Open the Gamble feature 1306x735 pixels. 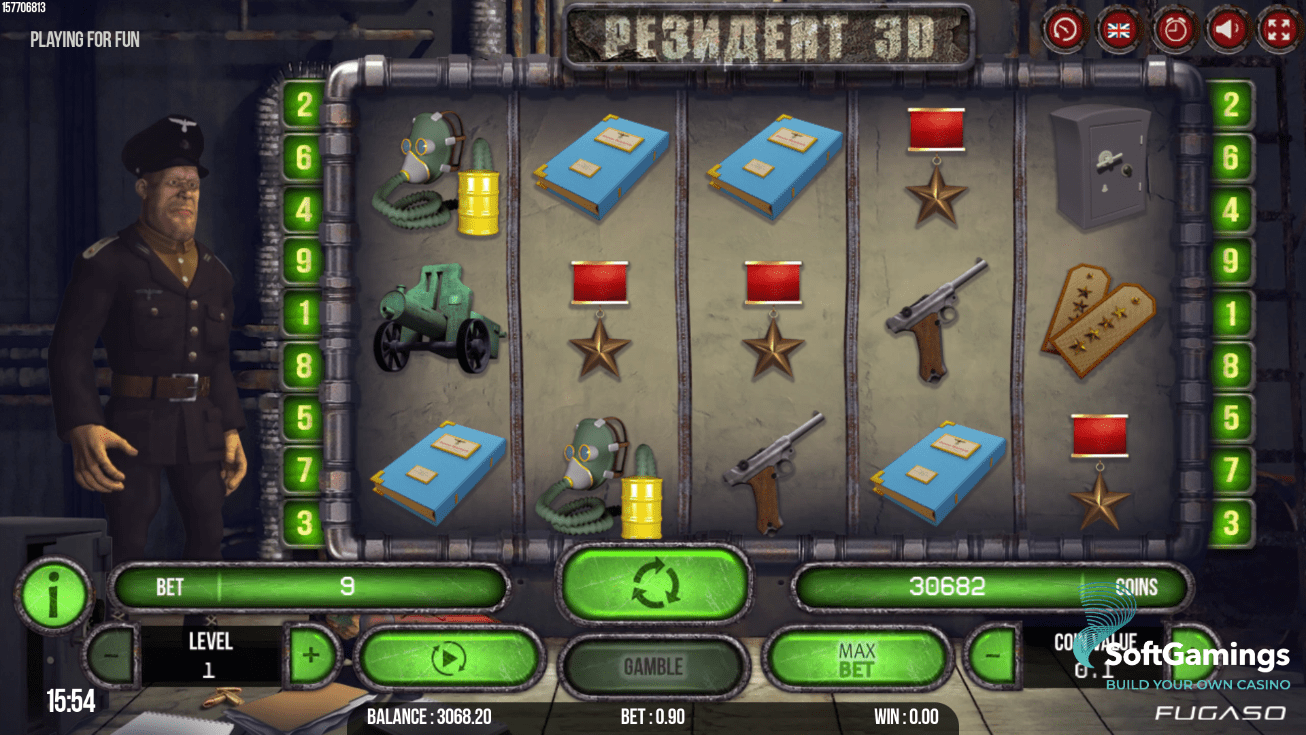tap(653, 666)
